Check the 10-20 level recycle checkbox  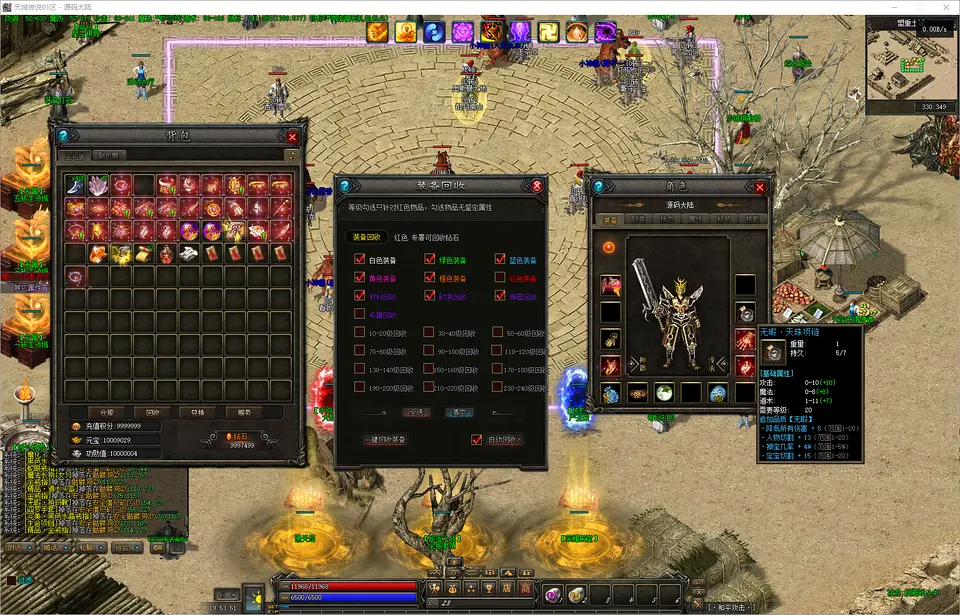click(x=360, y=332)
